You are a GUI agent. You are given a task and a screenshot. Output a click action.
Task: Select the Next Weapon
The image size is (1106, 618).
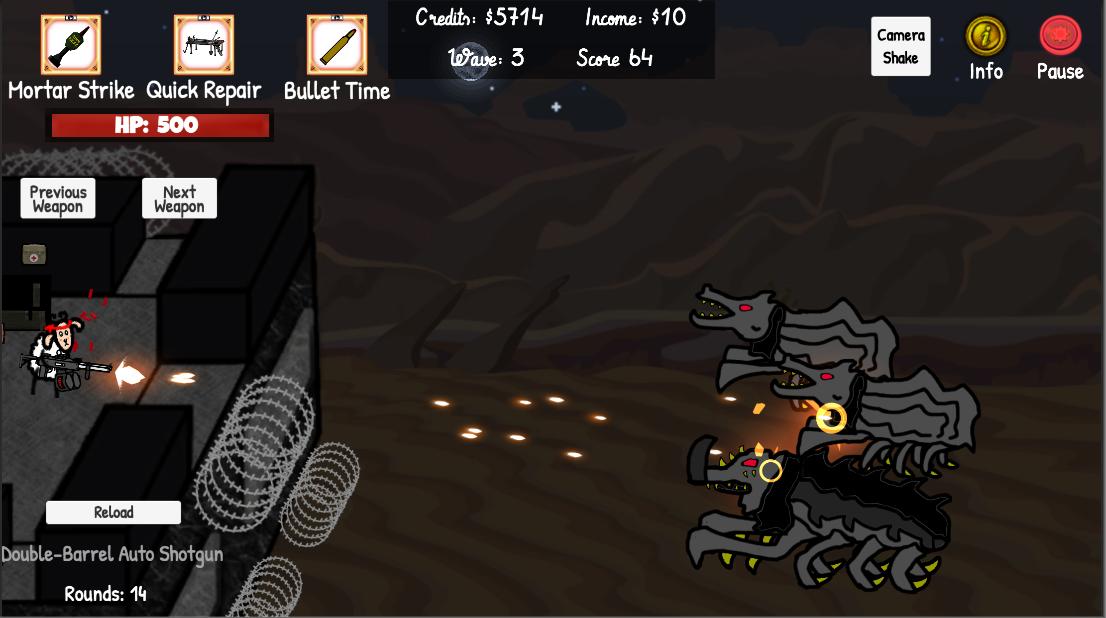[179, 198]
